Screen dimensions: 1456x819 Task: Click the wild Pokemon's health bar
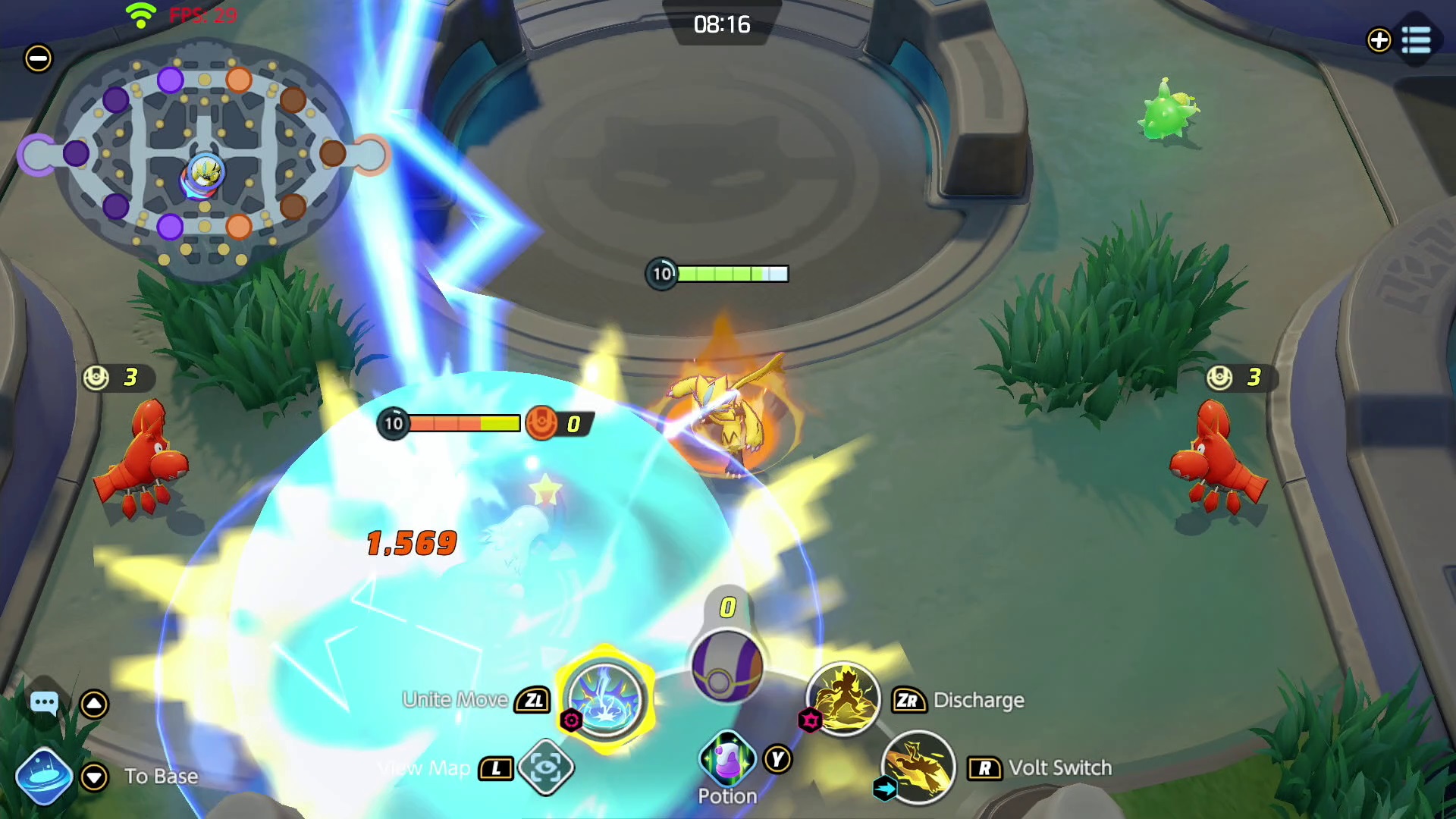tap(719, 274)
